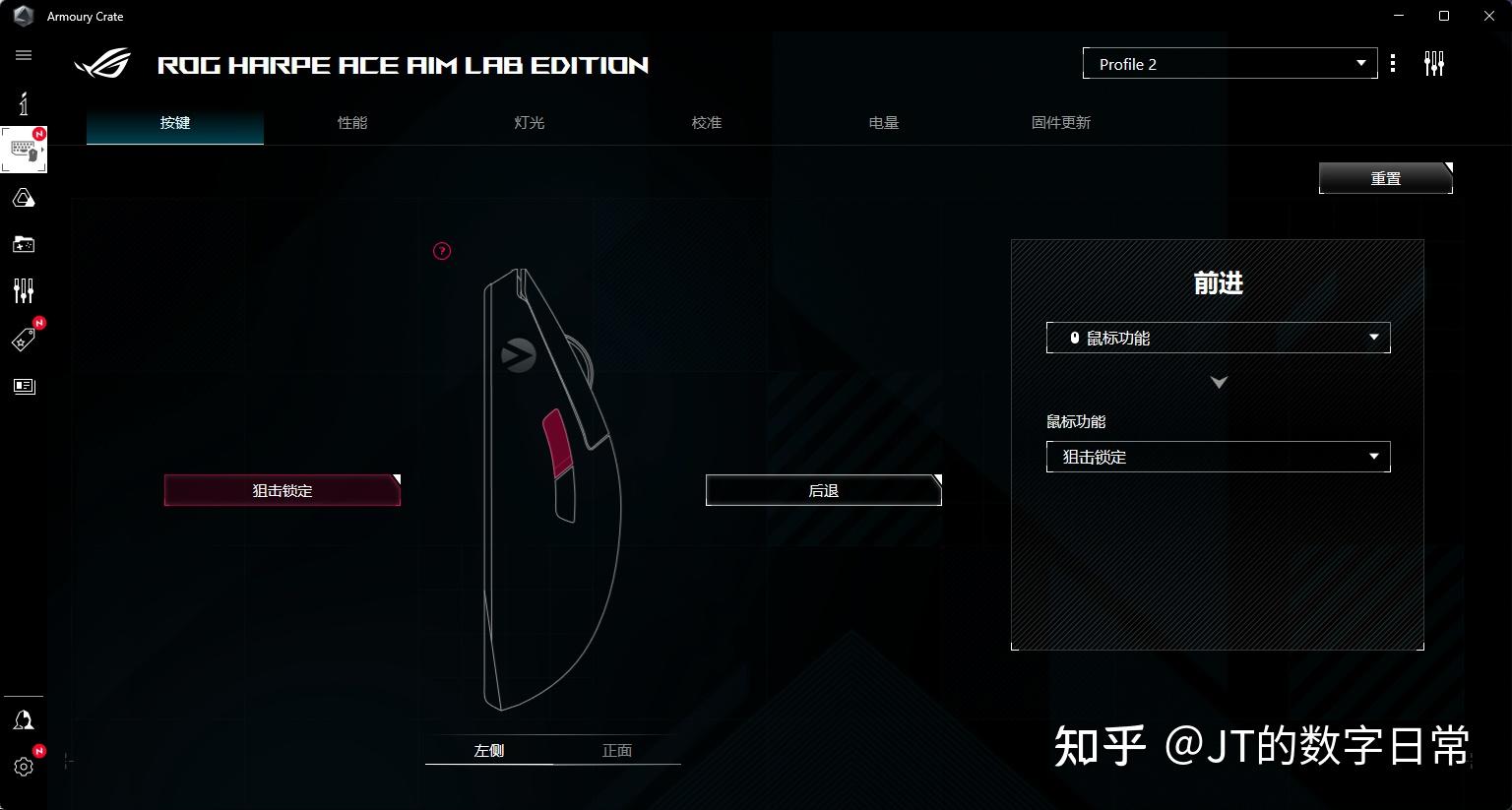
Task: Open the Armoury Crate hamburger menu
Action: [23, 55]
